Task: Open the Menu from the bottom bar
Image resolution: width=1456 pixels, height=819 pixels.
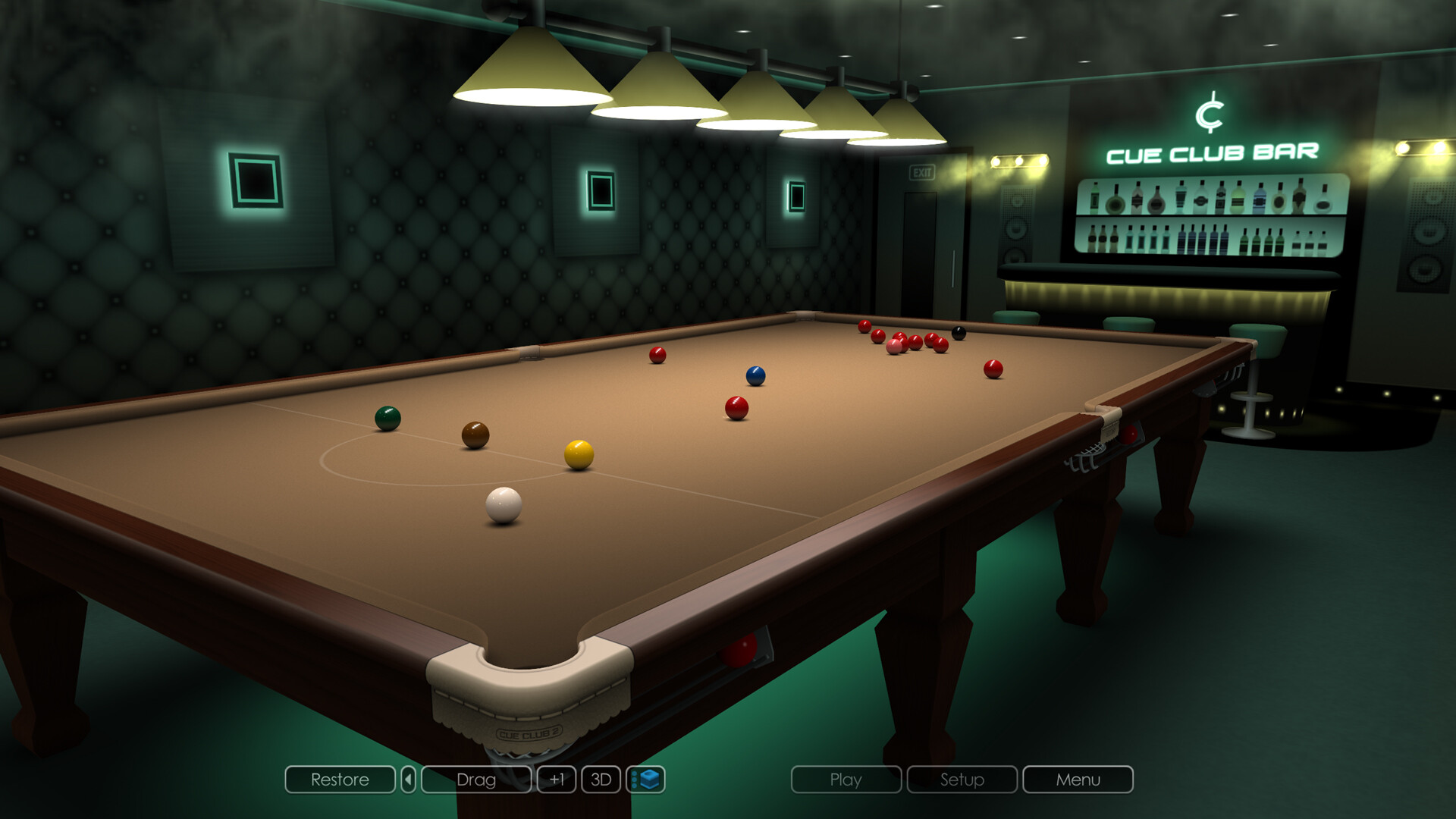Action: click(1077, 780)
